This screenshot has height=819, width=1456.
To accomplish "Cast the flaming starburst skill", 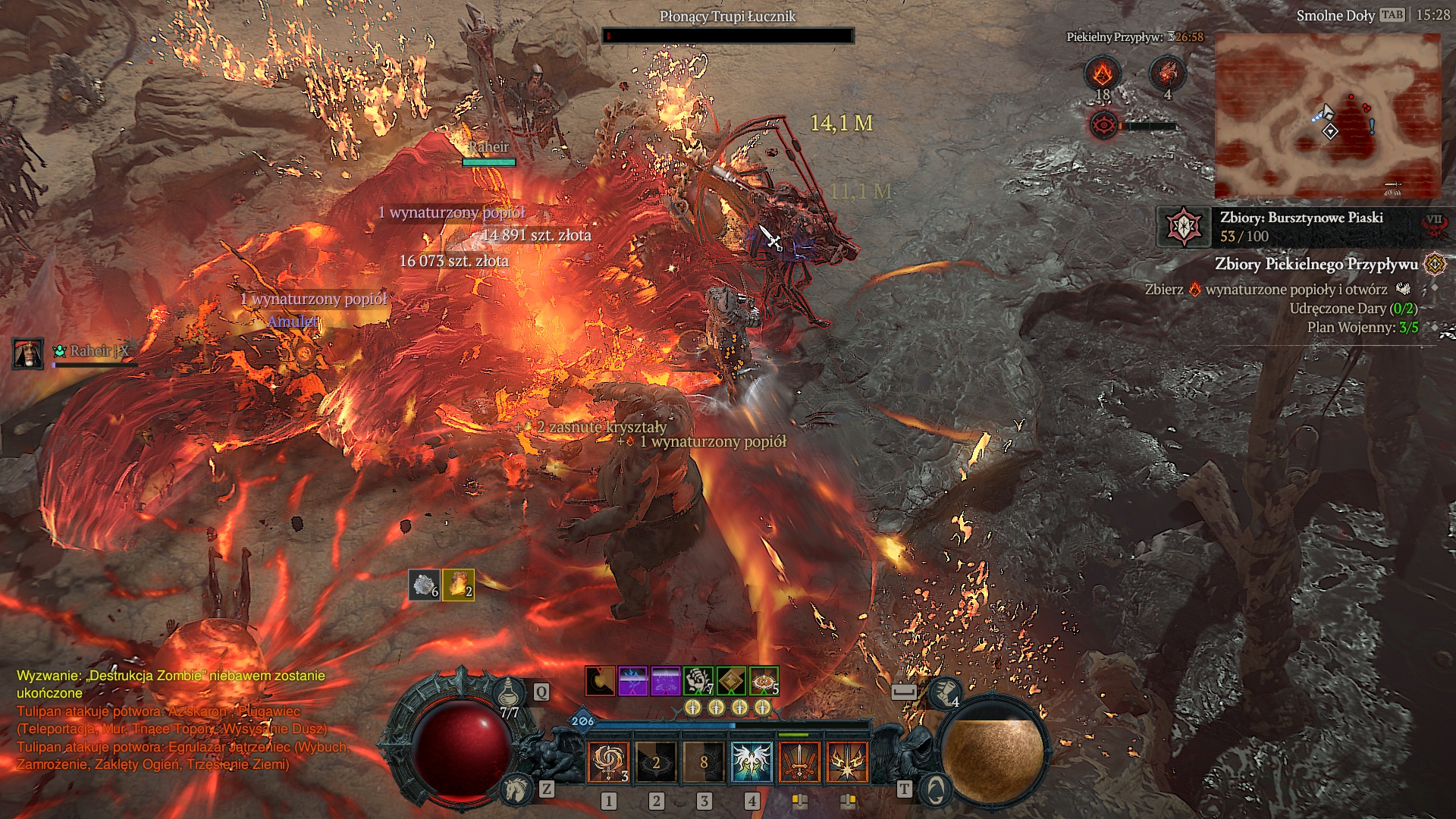I will 847,762.
